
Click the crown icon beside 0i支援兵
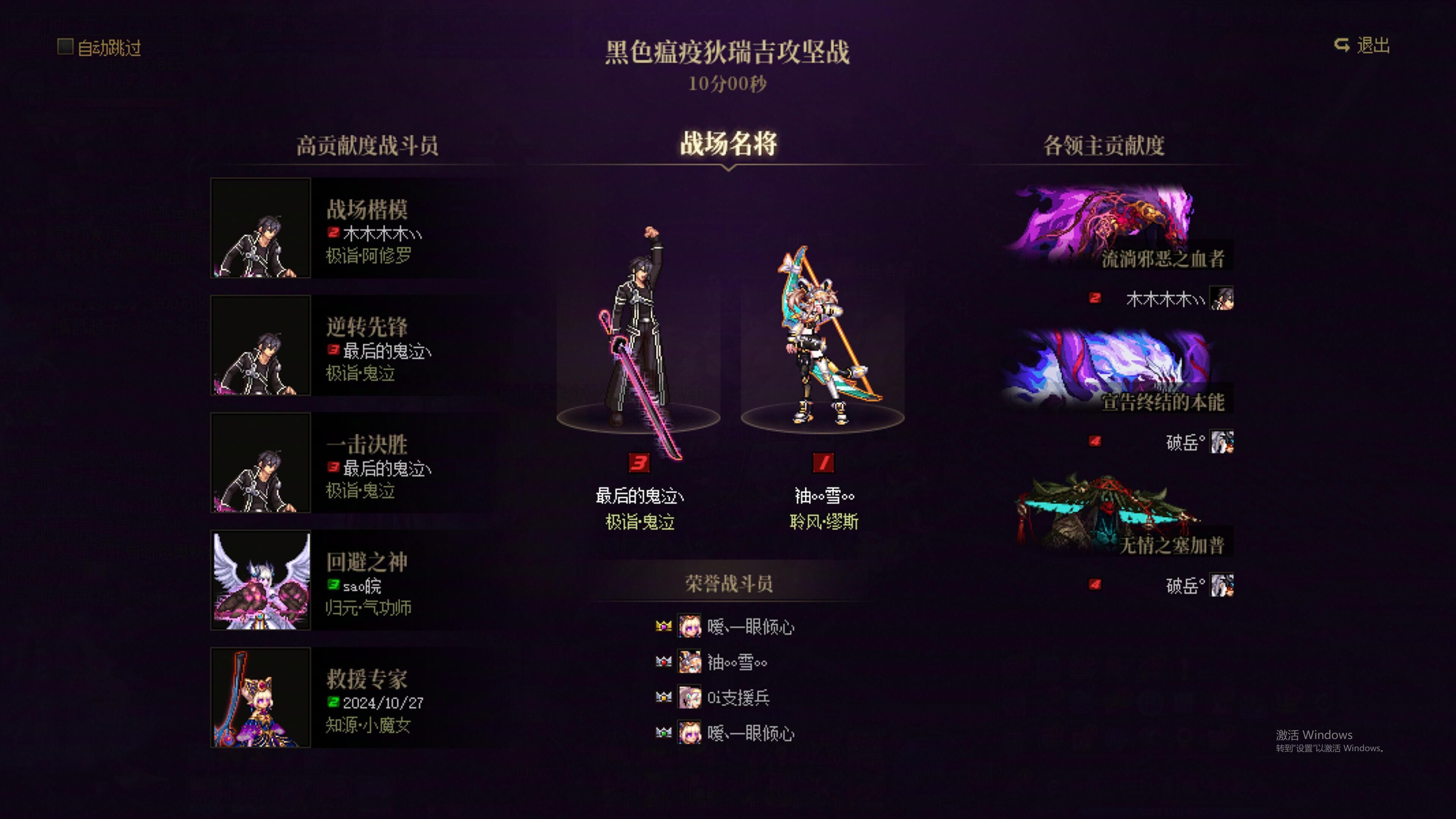tap(664, 698)
